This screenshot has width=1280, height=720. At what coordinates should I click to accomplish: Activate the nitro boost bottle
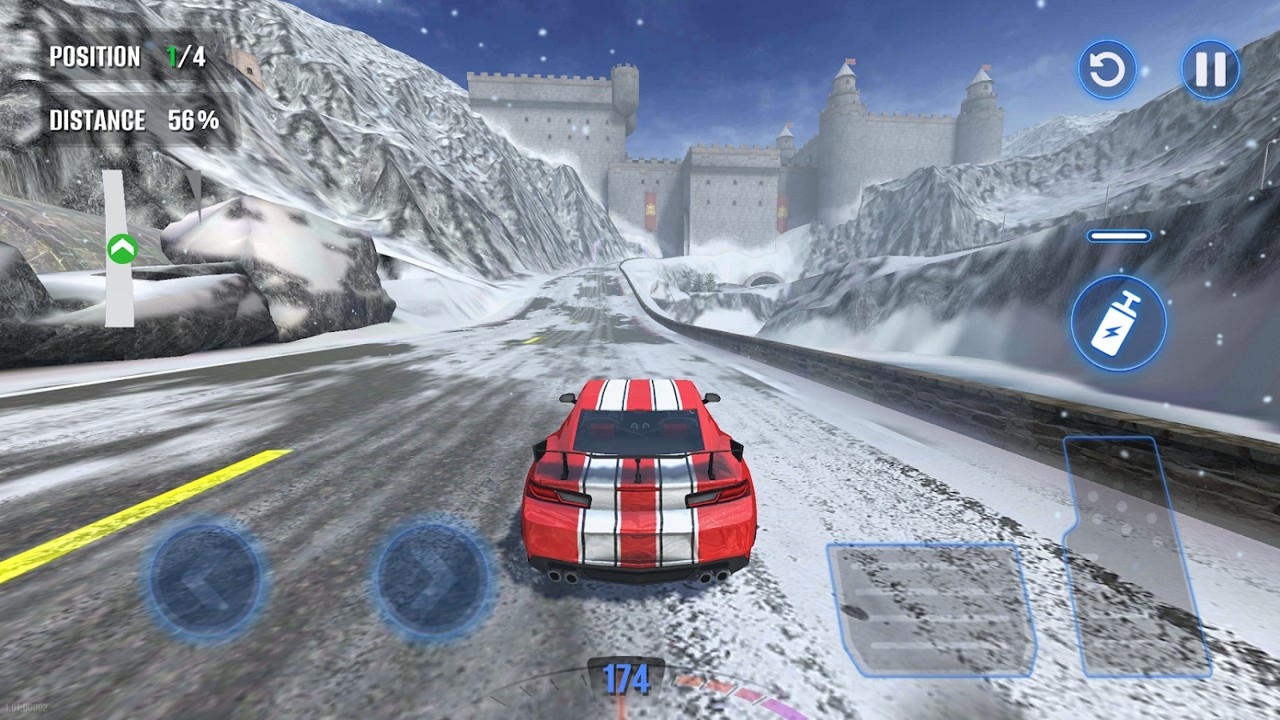pyautogui.click(x=1118, y=322)
